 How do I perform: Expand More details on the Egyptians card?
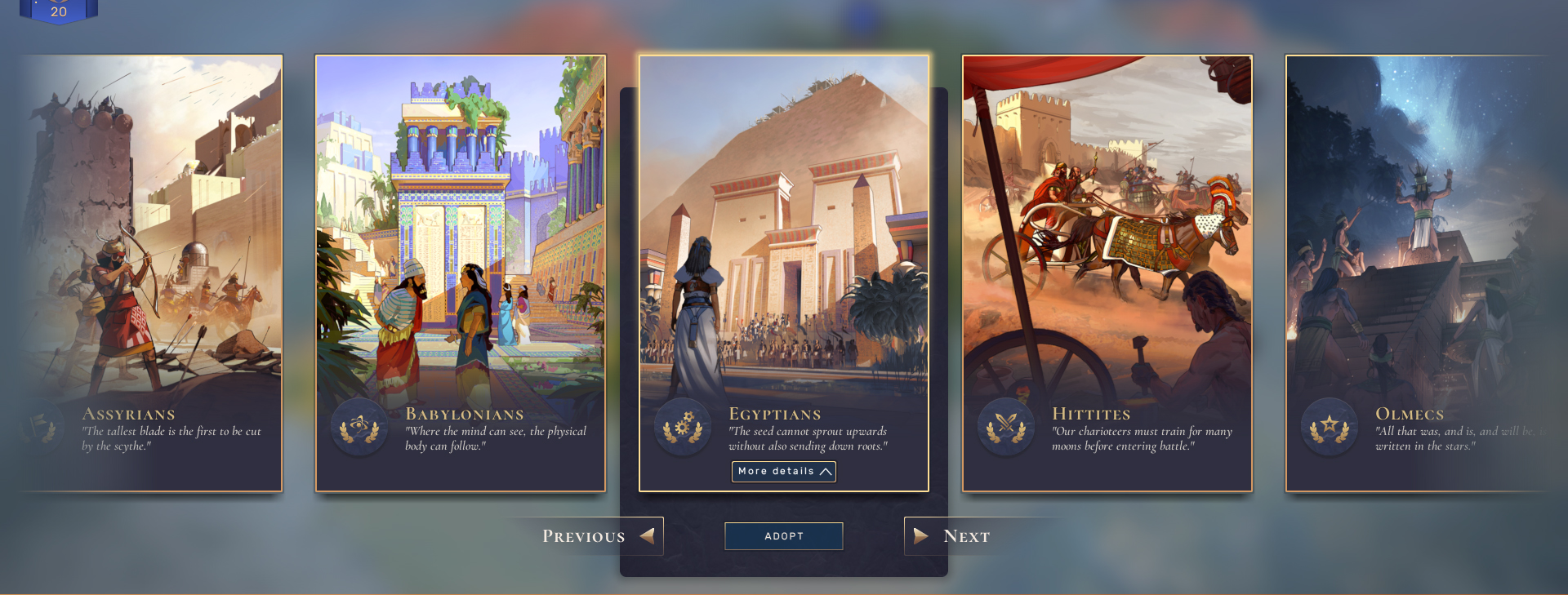tap(783, 472)
